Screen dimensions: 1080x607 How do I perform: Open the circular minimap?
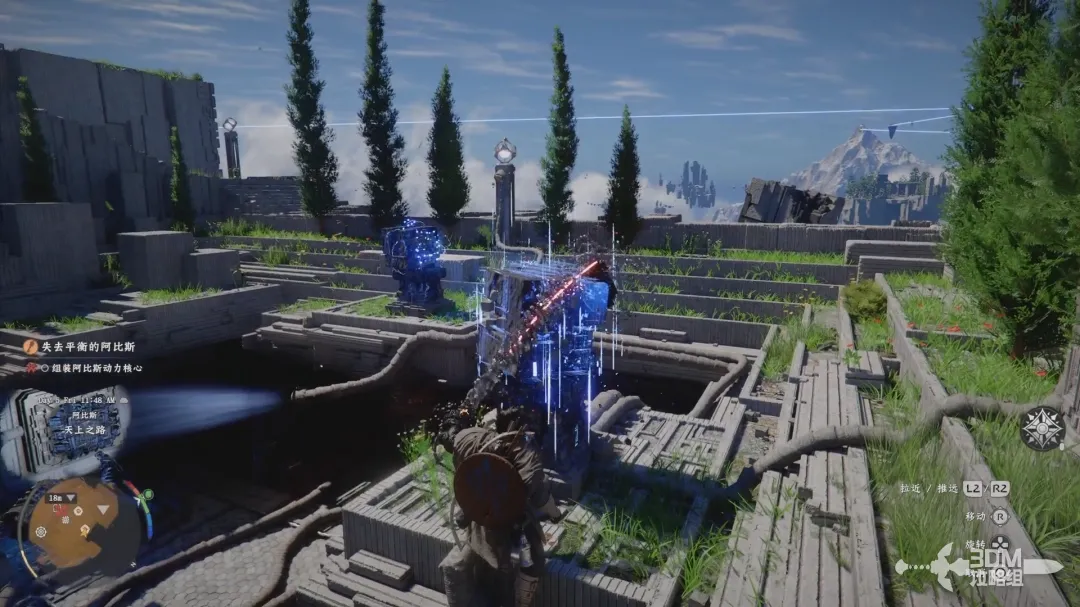click(x=72, y=527)
